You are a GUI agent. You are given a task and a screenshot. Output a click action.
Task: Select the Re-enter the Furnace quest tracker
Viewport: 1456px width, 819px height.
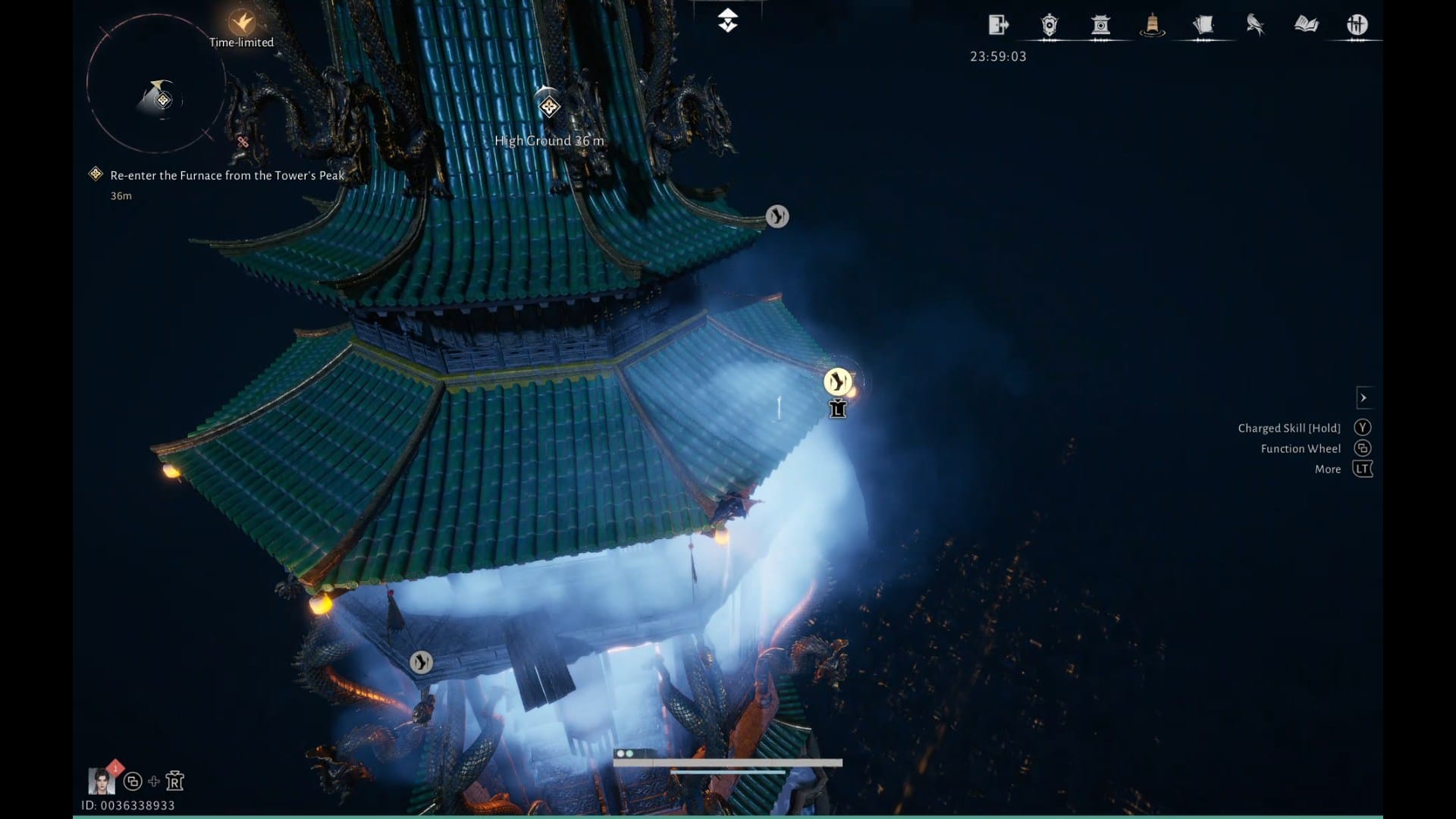[x=227, y=175]
